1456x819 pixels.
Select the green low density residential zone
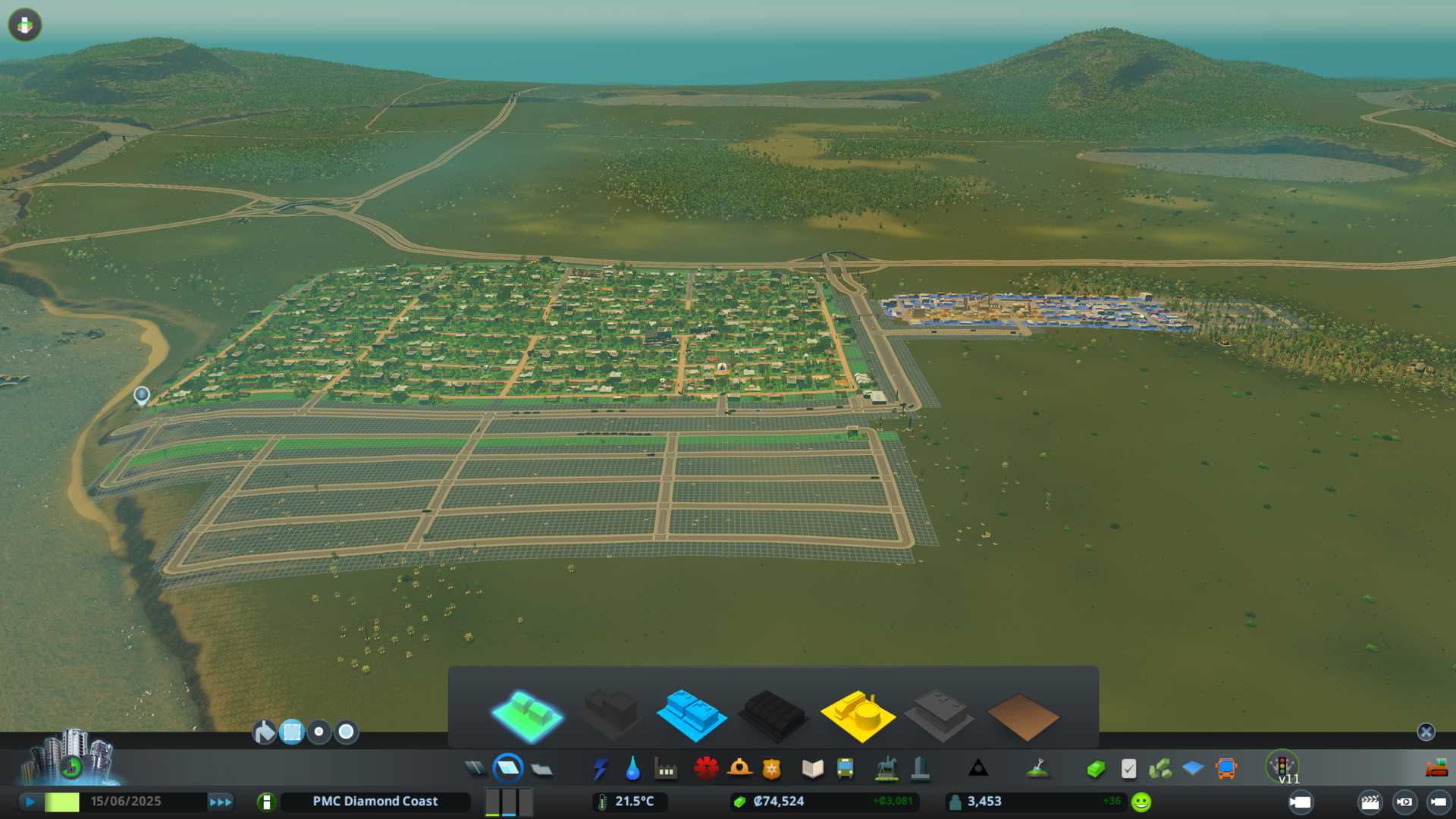(x=527, y=715)
